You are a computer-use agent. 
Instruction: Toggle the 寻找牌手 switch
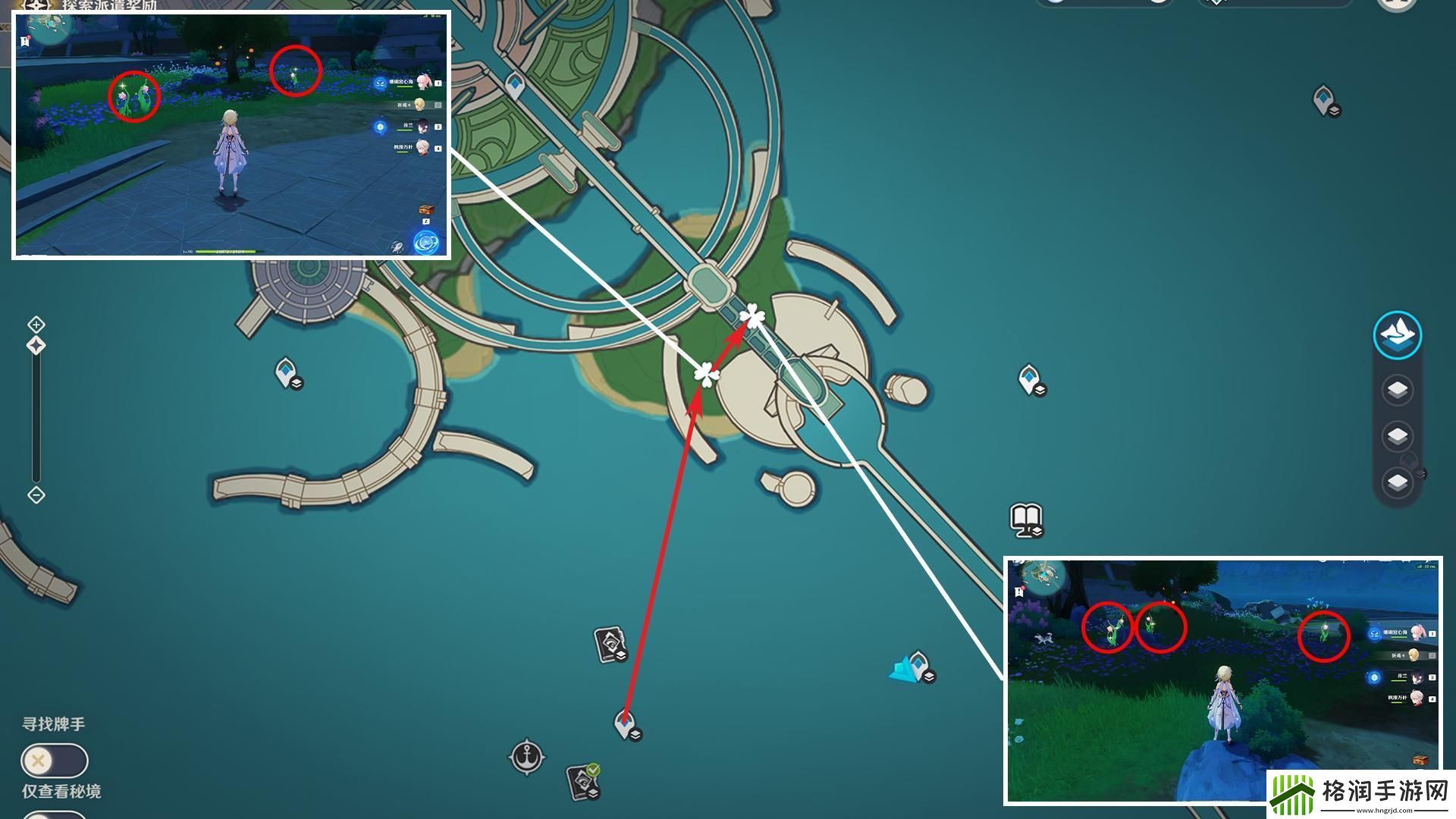coord(55,760)
